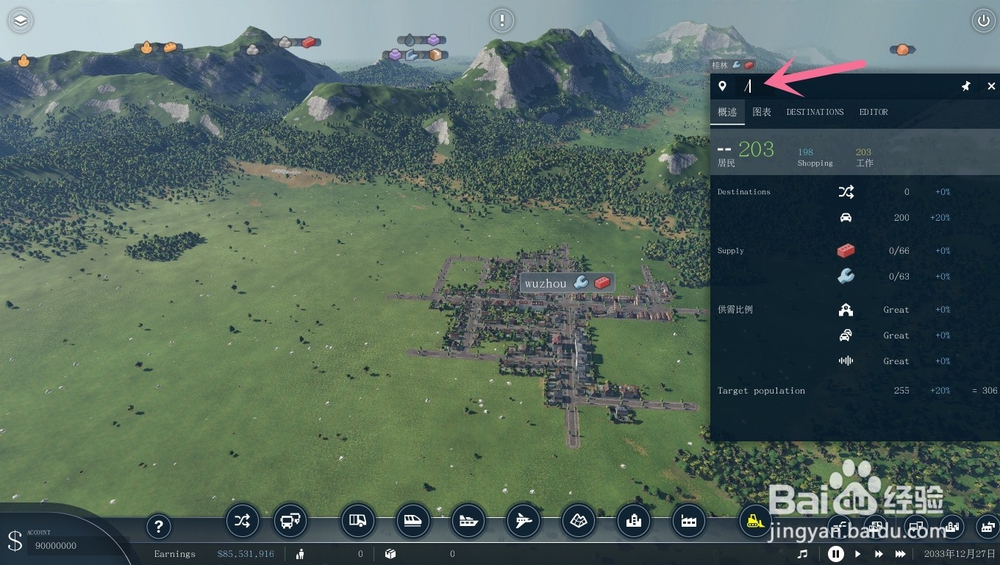1000x565 pixels.
Task: Activate the bulldozer demolish tool
Action: tap(755, 520)
